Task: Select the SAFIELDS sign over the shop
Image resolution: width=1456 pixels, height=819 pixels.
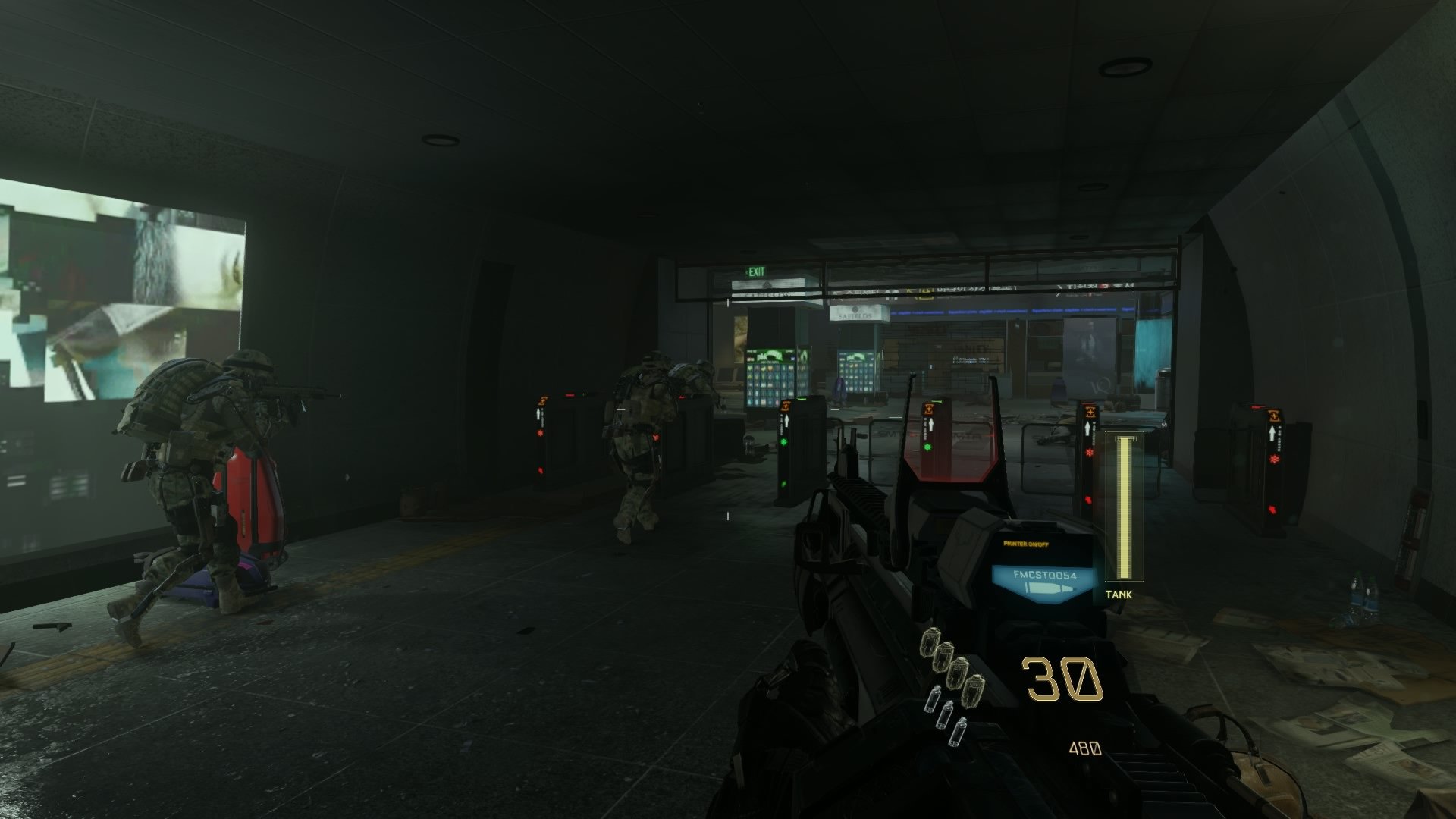Action: tap(855, 315)
